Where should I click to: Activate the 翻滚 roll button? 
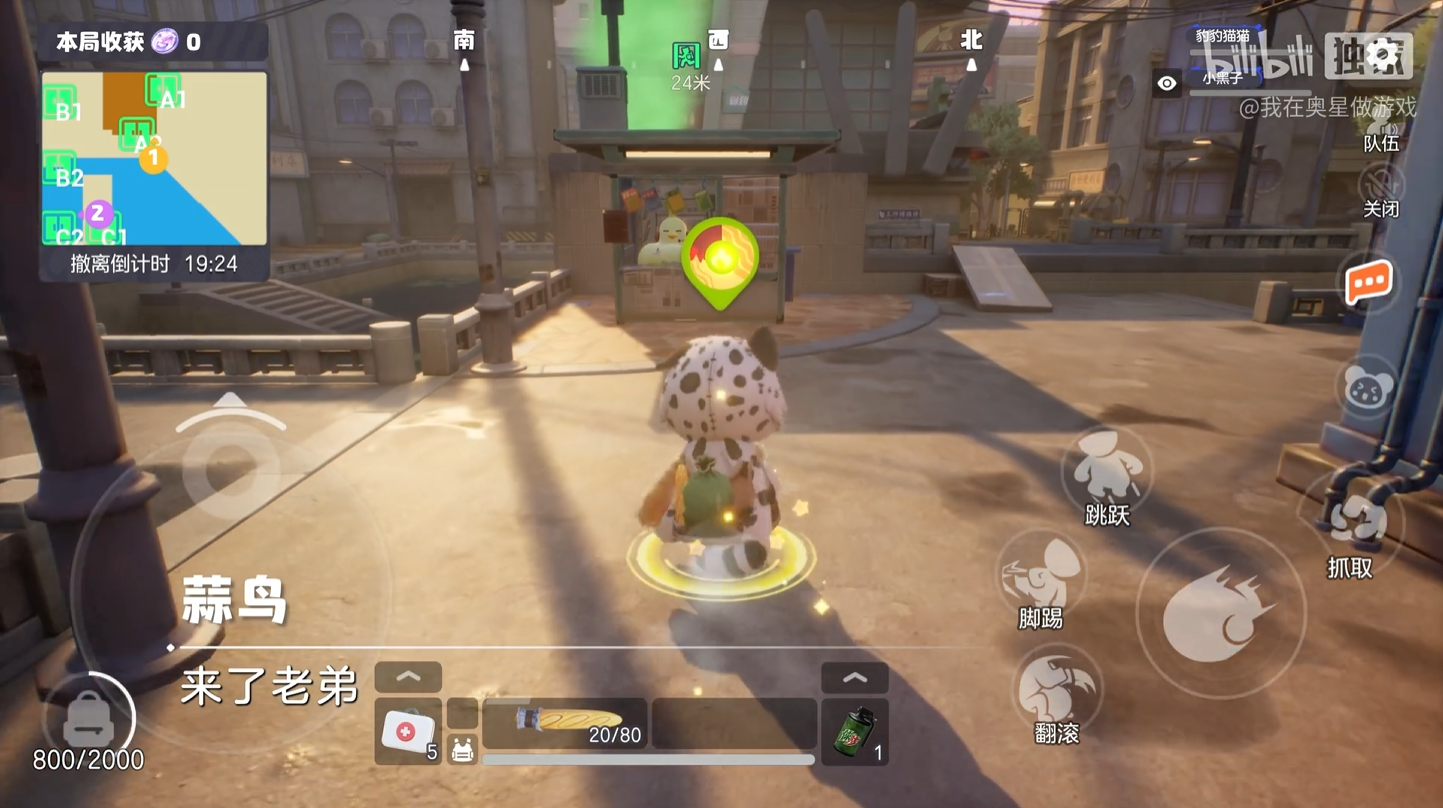[1057, 690]
